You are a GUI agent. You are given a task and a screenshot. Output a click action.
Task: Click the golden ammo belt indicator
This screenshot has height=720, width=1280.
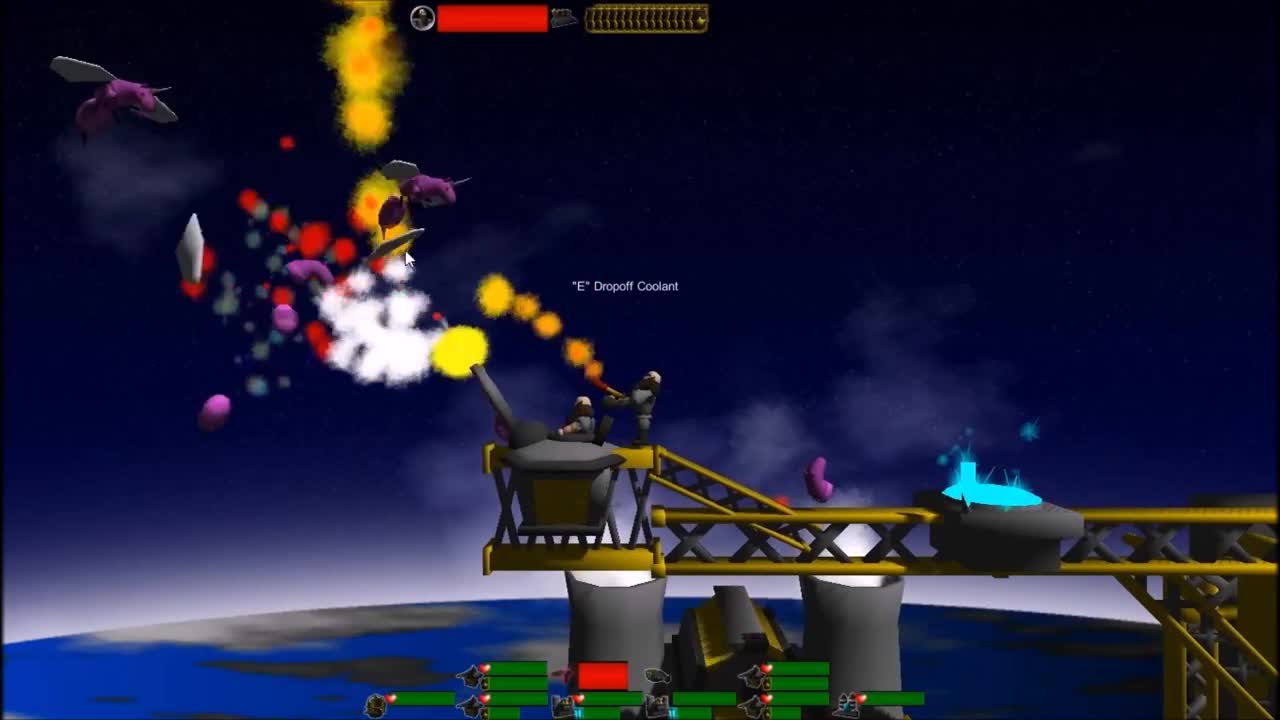pyautogui.click(x=645, y=17)
